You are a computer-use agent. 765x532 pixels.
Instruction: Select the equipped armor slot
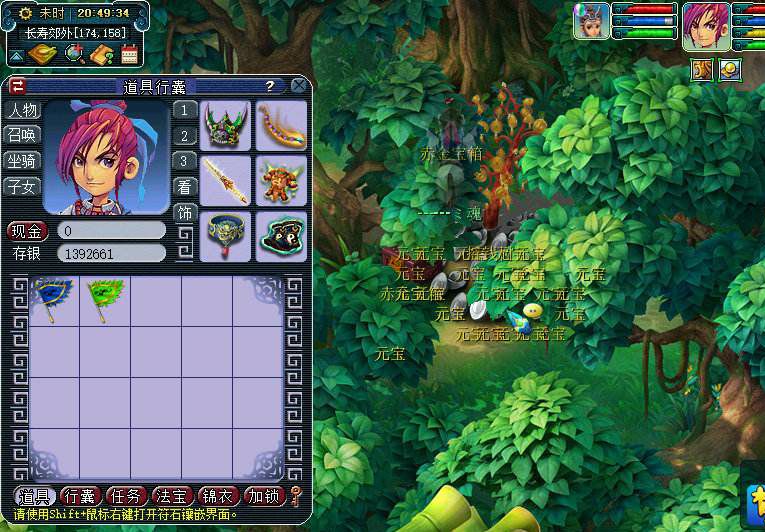(x=280, y=180)
